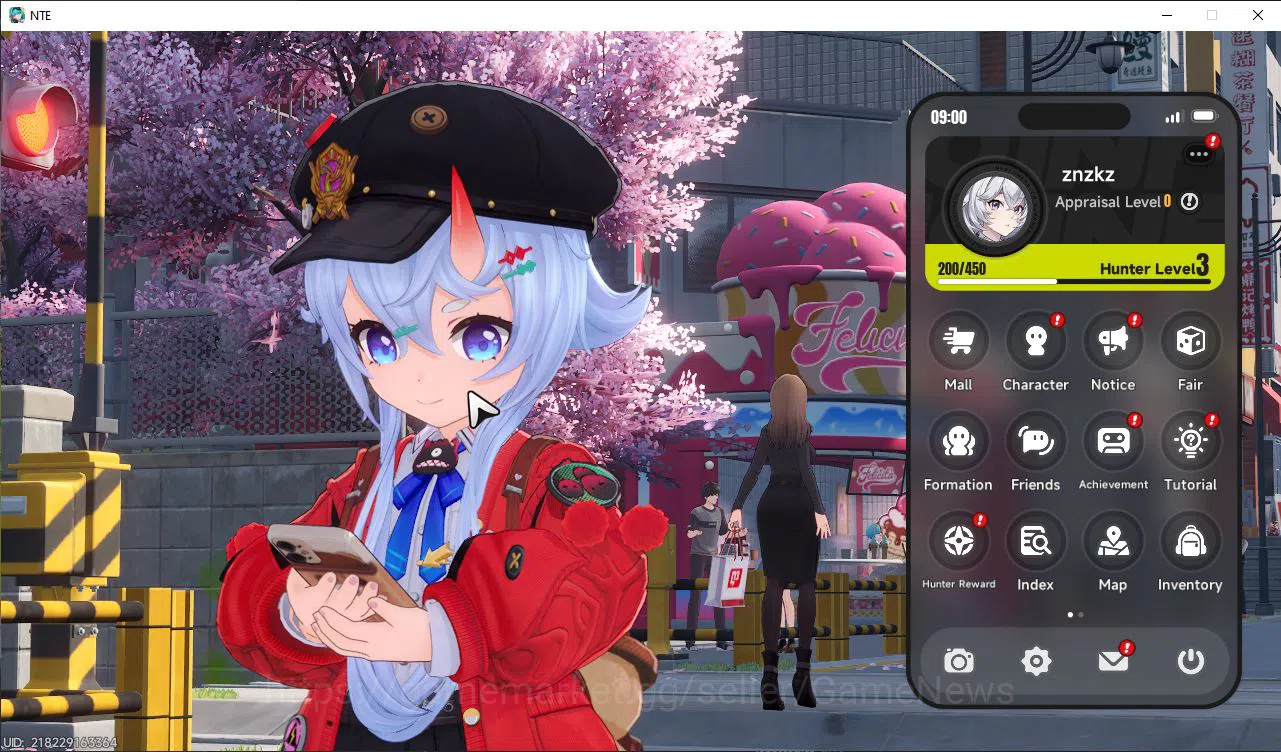Image resolution: width=1281 pixels, height=752 pixels.
Task: Open your Inventory backpack
Action: (x=1190, y=541)
